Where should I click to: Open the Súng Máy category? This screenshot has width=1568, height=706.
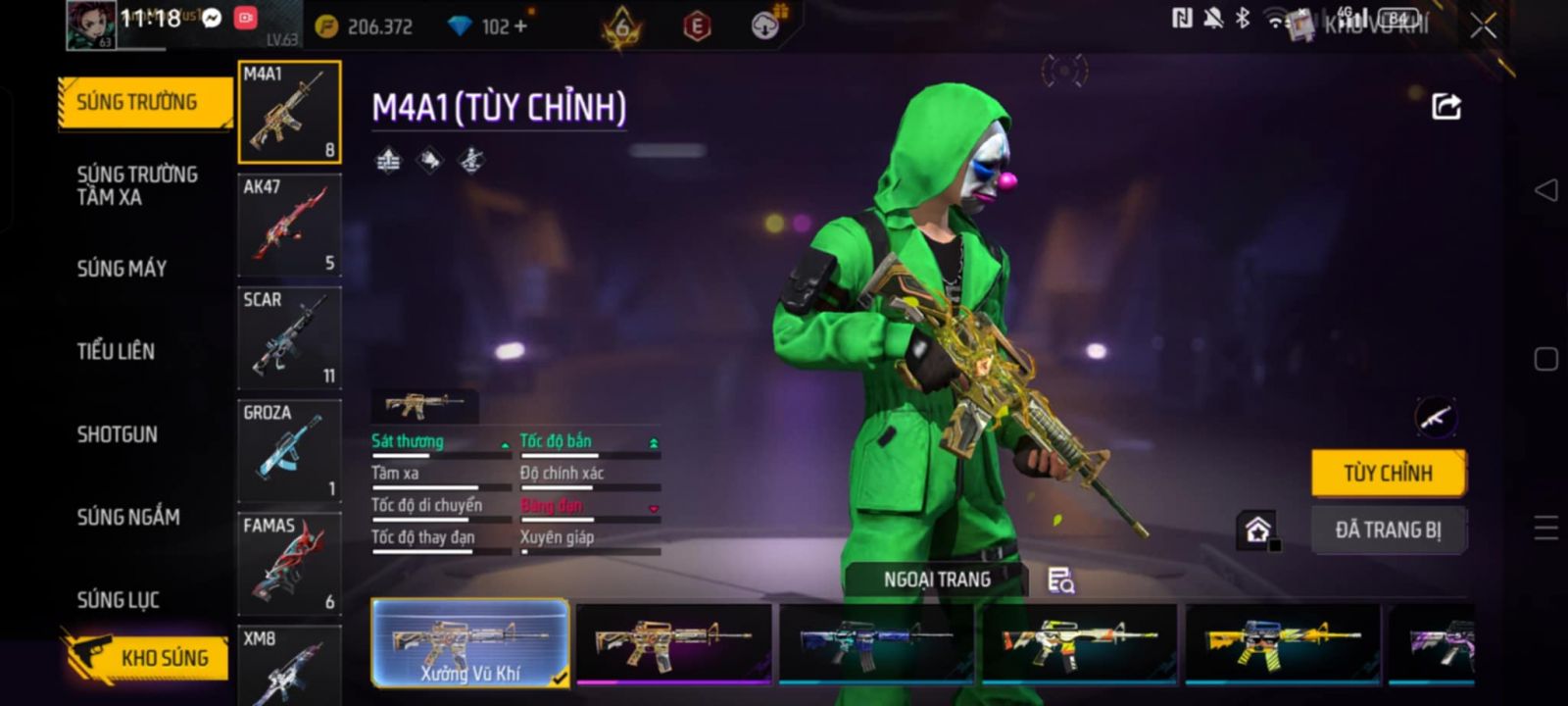point(122,268)
